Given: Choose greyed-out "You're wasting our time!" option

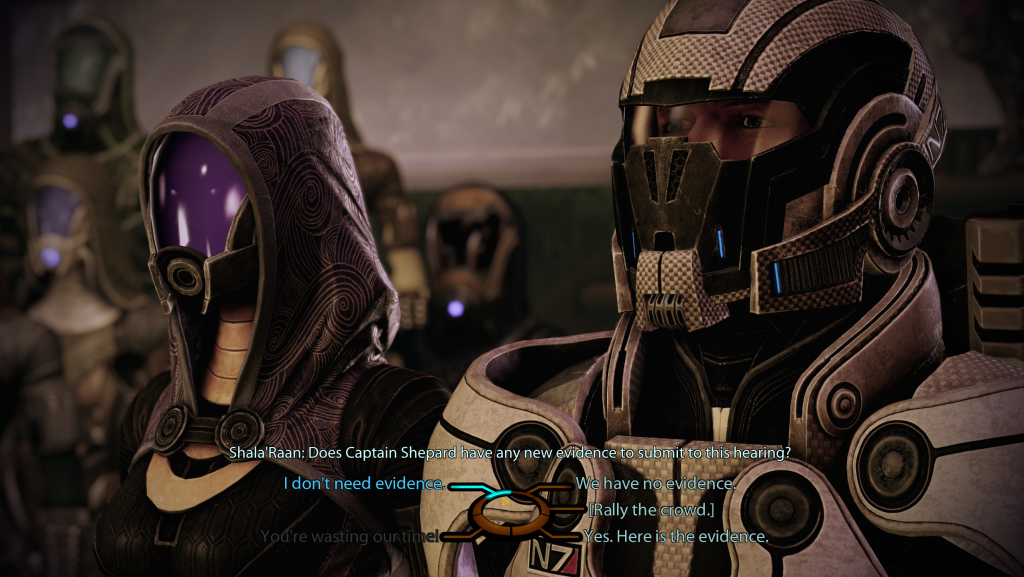Looking at the screenshot, I should click(349, 536).
